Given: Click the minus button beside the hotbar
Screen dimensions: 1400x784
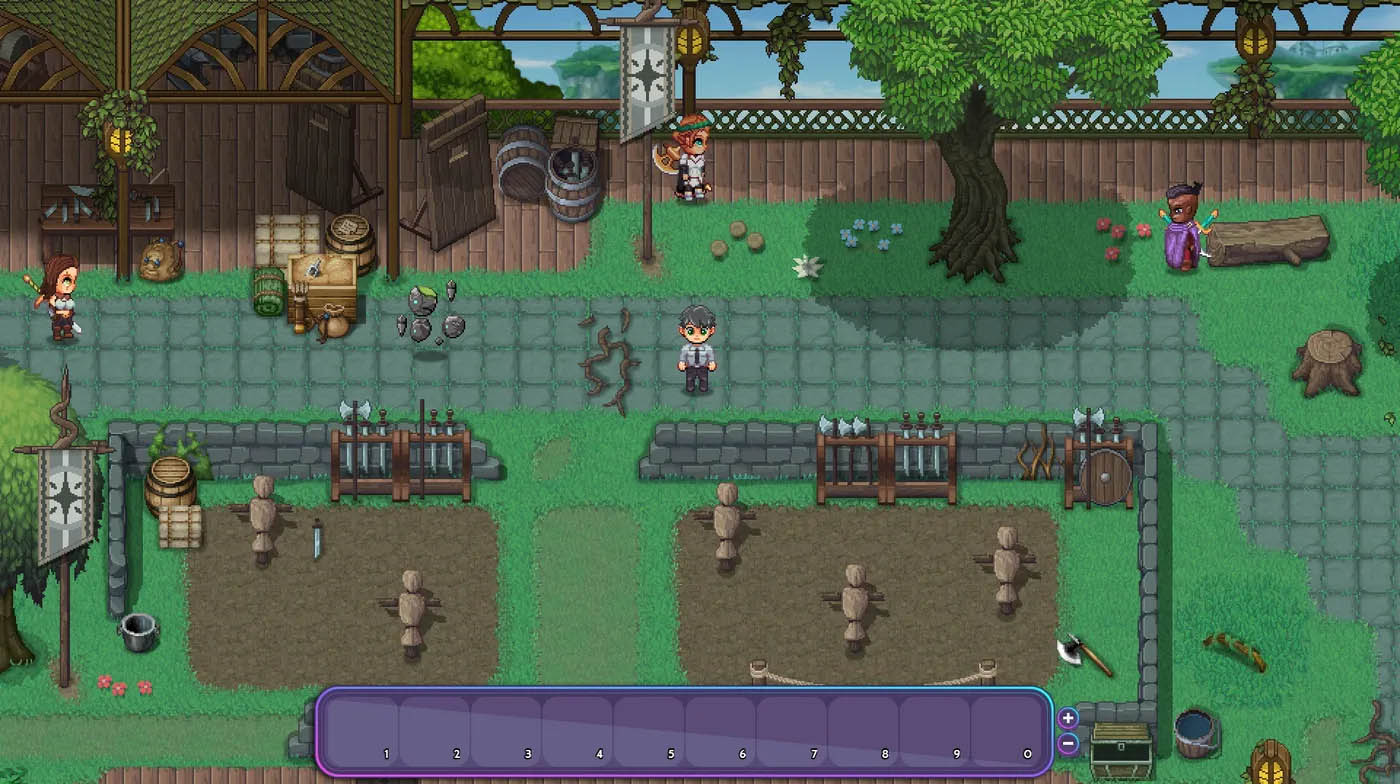Looking at the screenshot, I should tap(1068, 745).
